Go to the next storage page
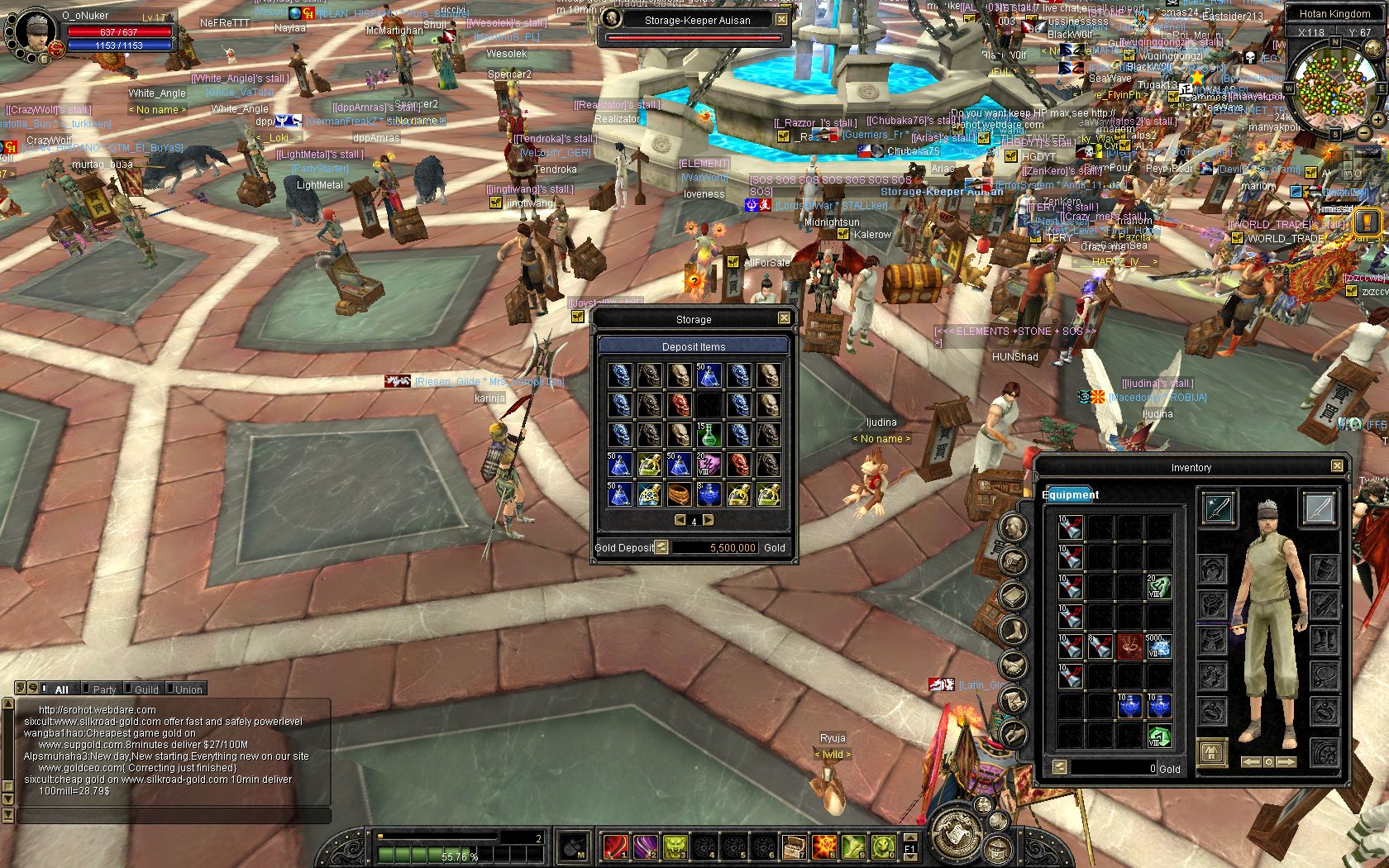This screenshot has width=1389, height=868. point(709,520)
